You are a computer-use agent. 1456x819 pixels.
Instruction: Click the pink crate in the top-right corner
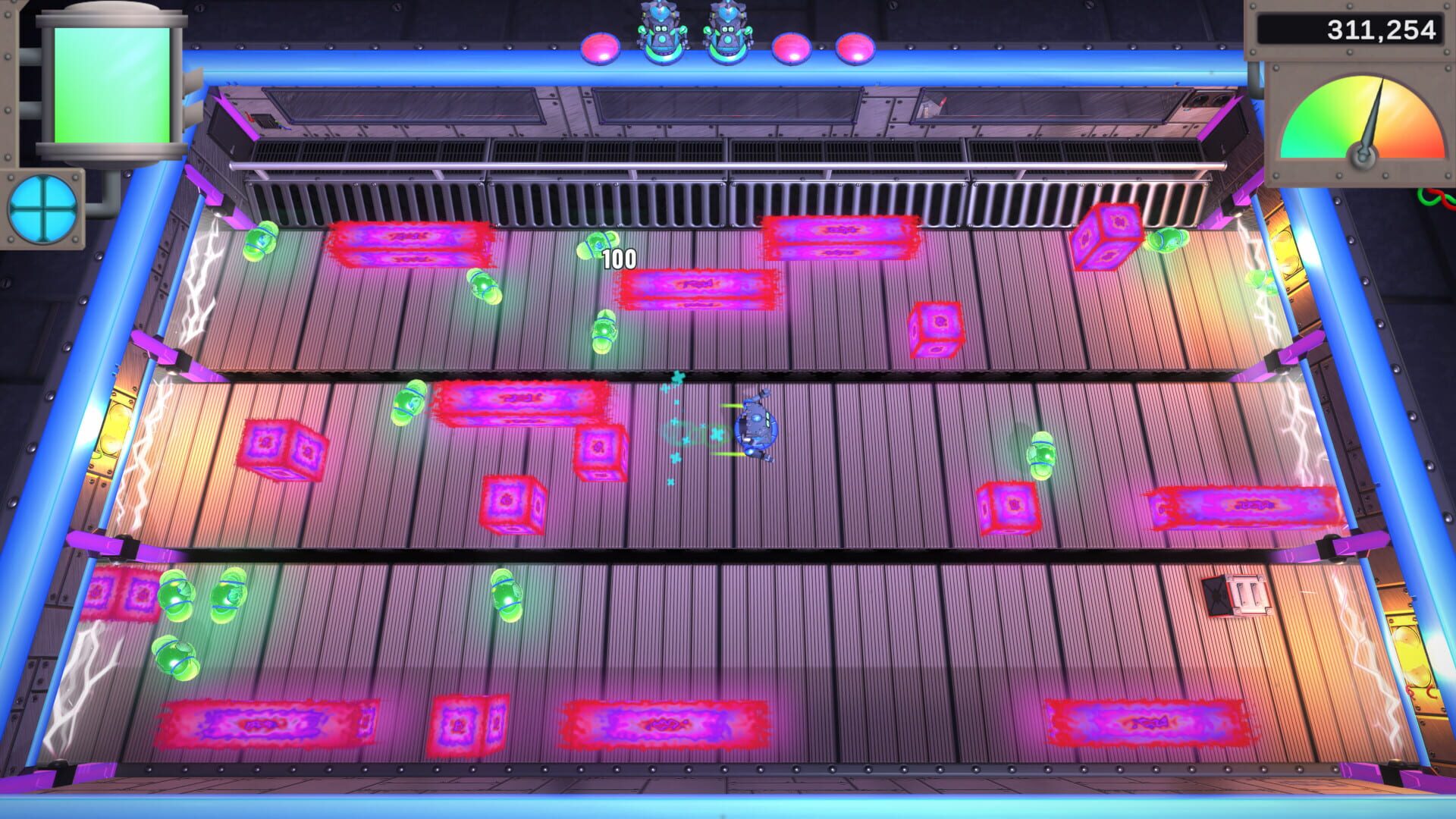(1109, 235)
